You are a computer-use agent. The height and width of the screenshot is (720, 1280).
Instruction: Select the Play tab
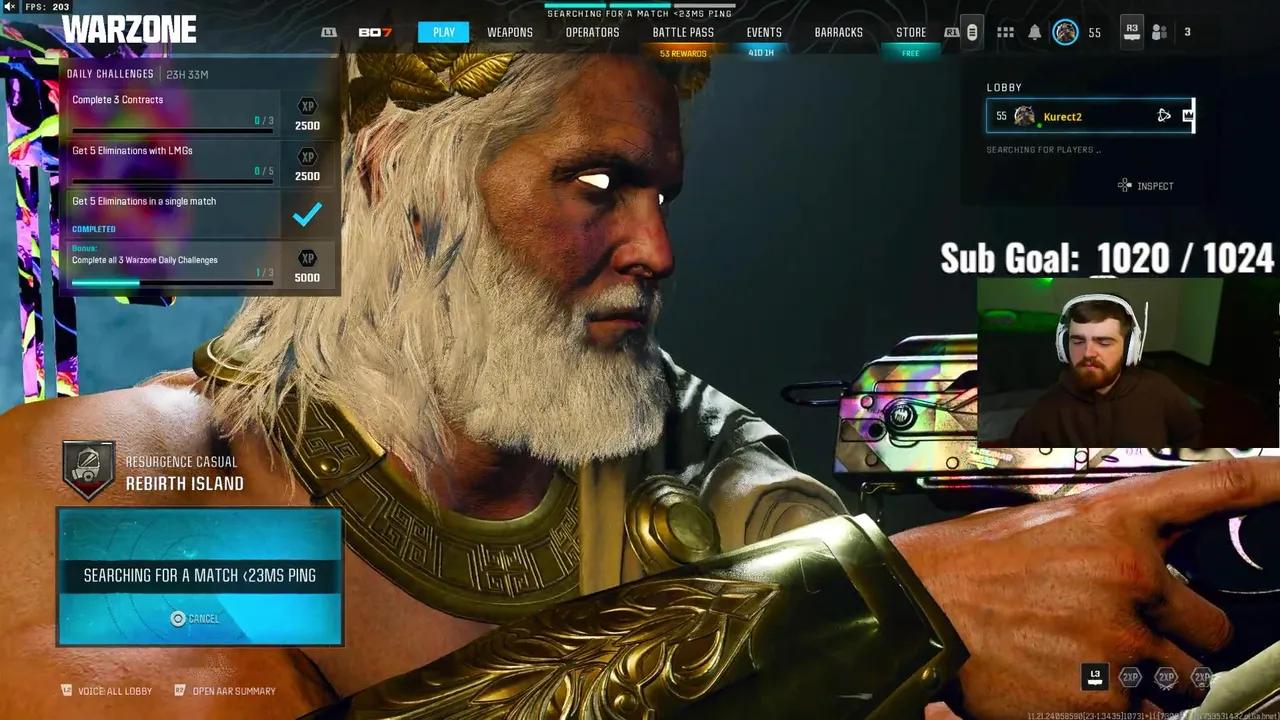444,32
